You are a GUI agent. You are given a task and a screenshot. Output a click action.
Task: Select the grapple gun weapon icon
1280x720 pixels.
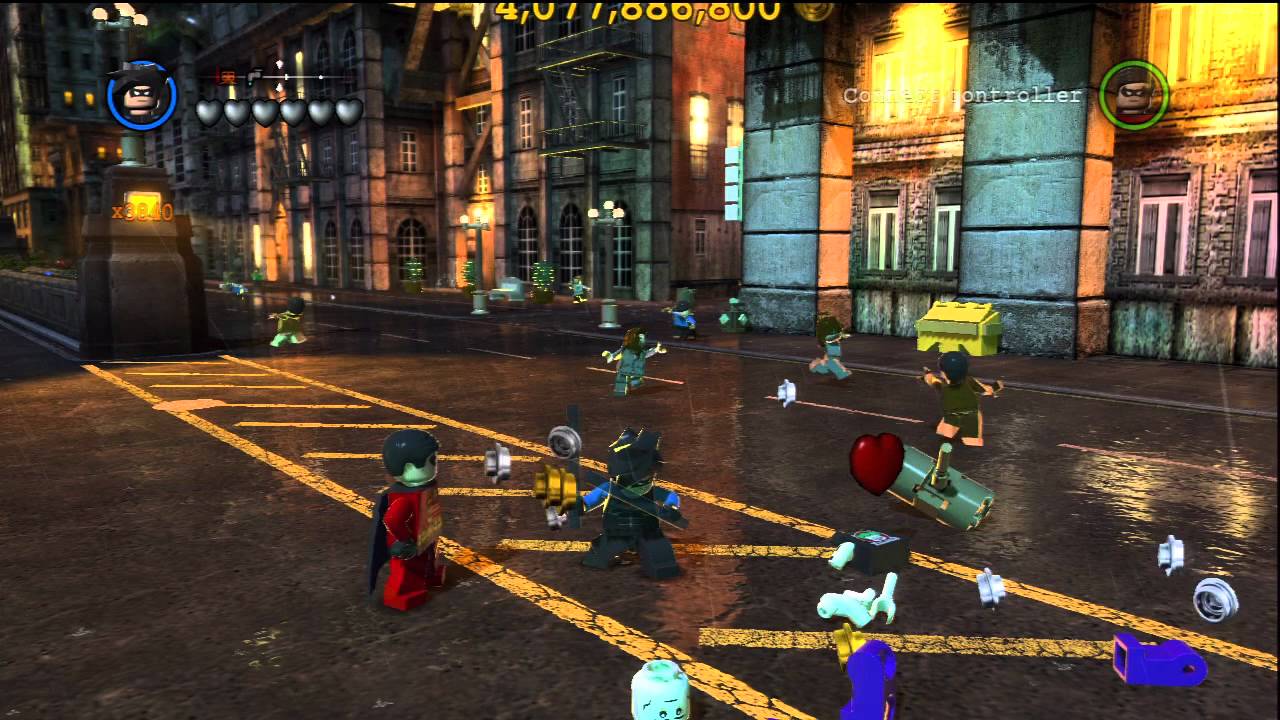(253, 74)
